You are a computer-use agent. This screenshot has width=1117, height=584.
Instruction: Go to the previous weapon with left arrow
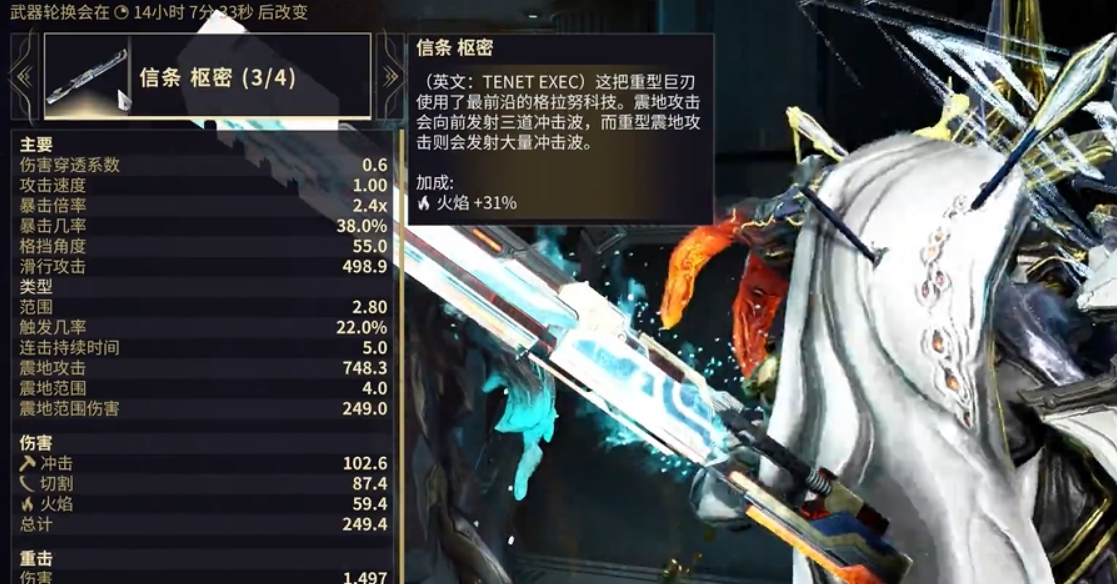click(x=24, y=76)
